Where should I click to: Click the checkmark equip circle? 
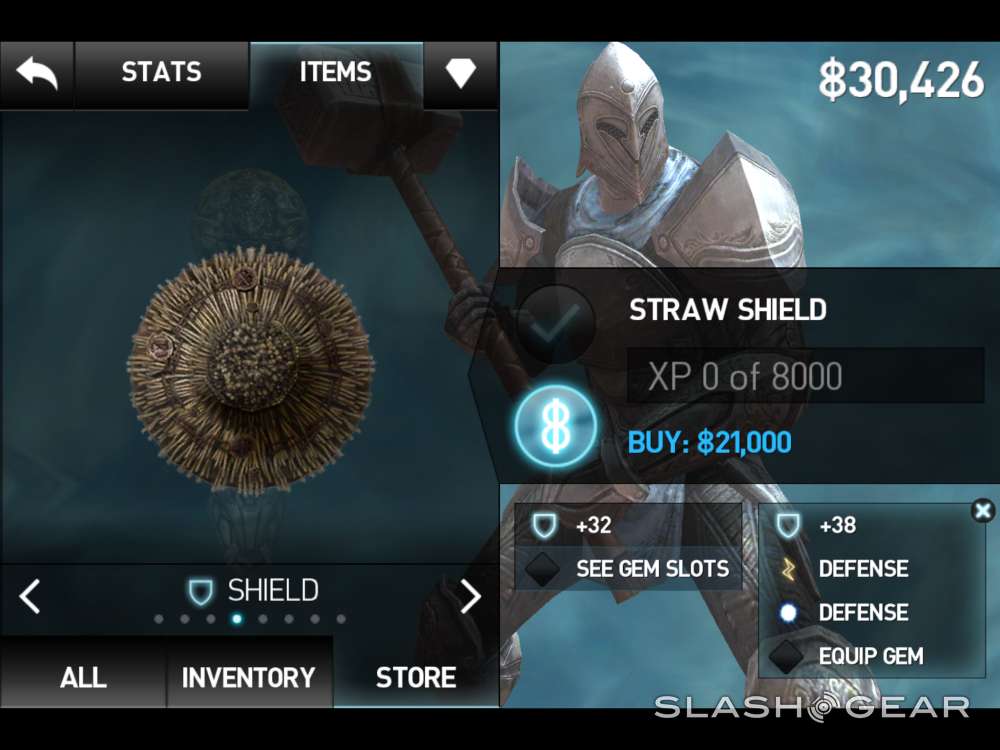[556, 322]
